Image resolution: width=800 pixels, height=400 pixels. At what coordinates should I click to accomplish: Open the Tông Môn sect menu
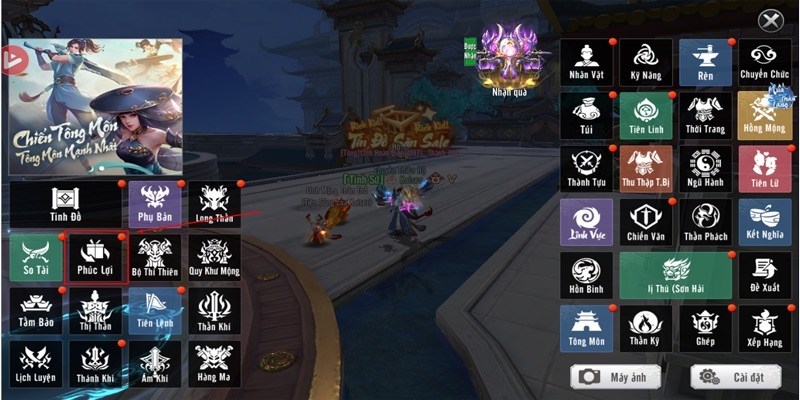point(586,328)
